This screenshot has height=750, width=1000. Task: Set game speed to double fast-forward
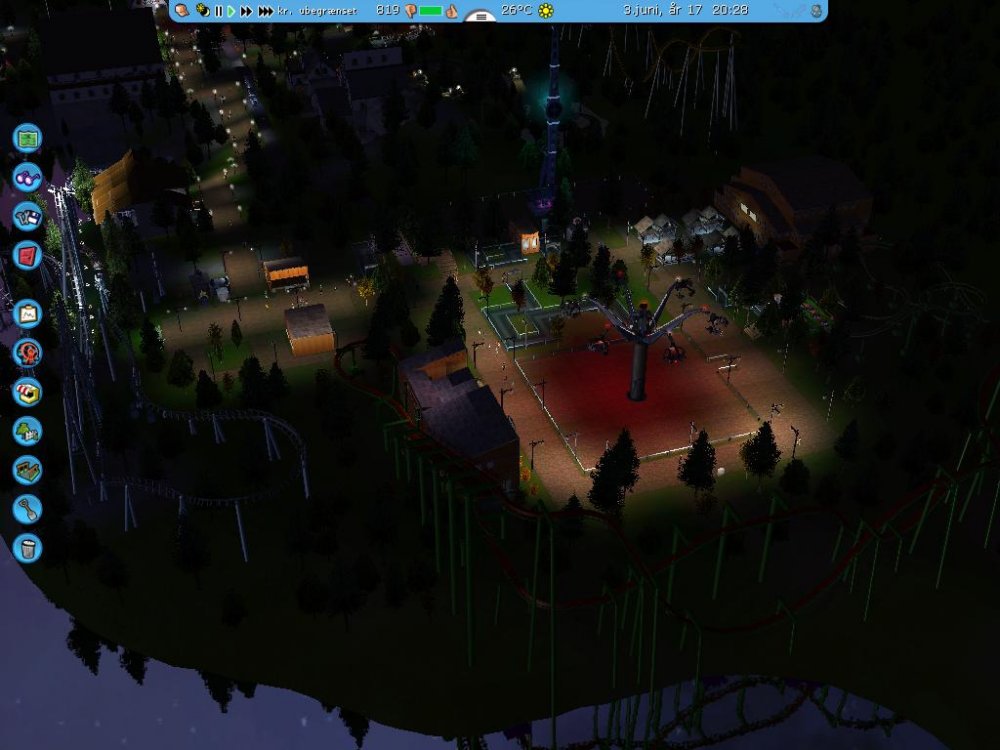pos(246,11)
